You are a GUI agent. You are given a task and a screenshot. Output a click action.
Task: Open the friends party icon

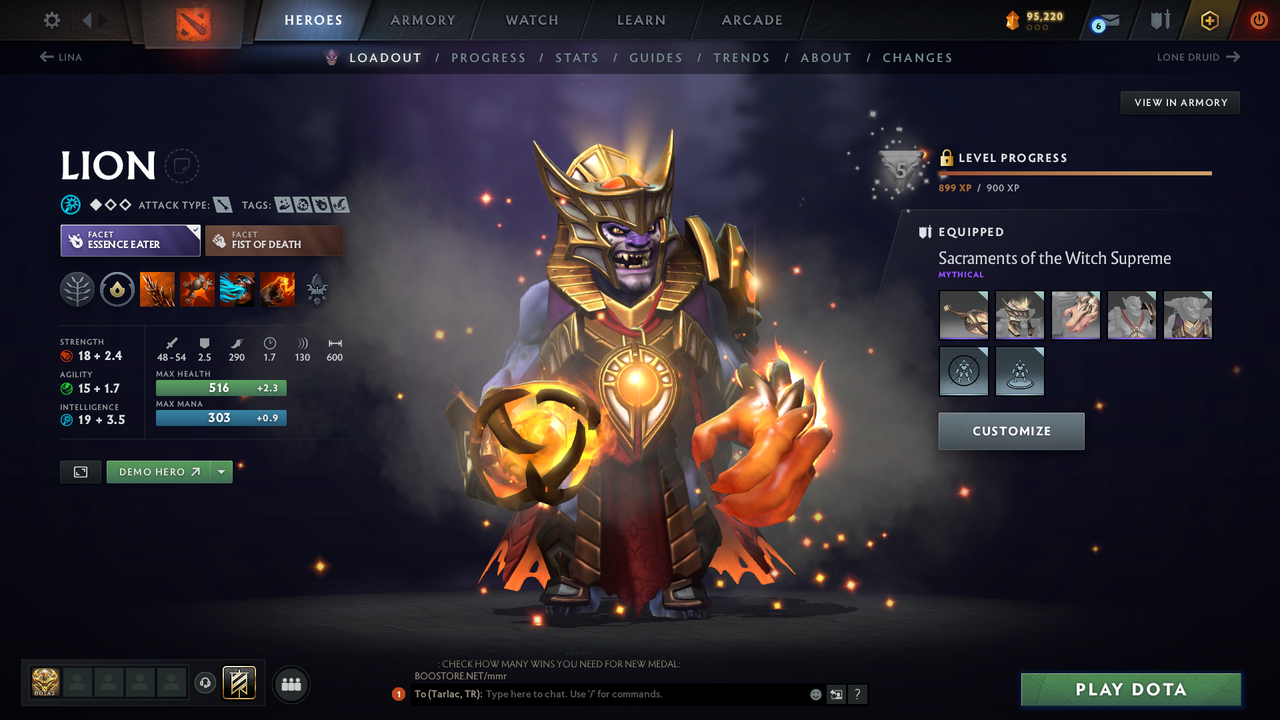pyautogui.click(x=290, y=684)
